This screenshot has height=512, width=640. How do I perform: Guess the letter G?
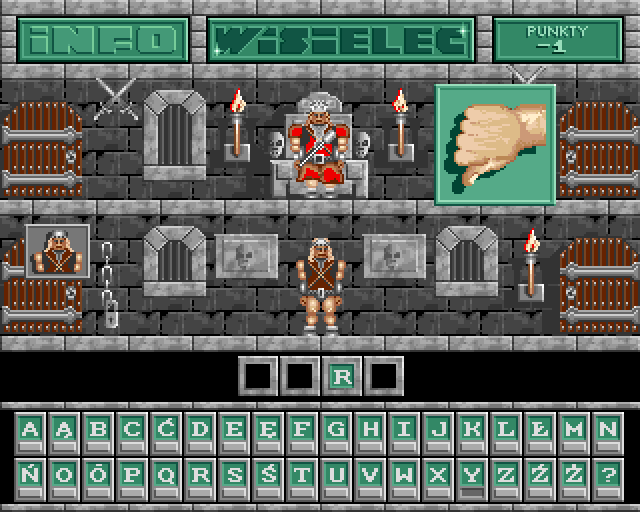tap(336, 430)
